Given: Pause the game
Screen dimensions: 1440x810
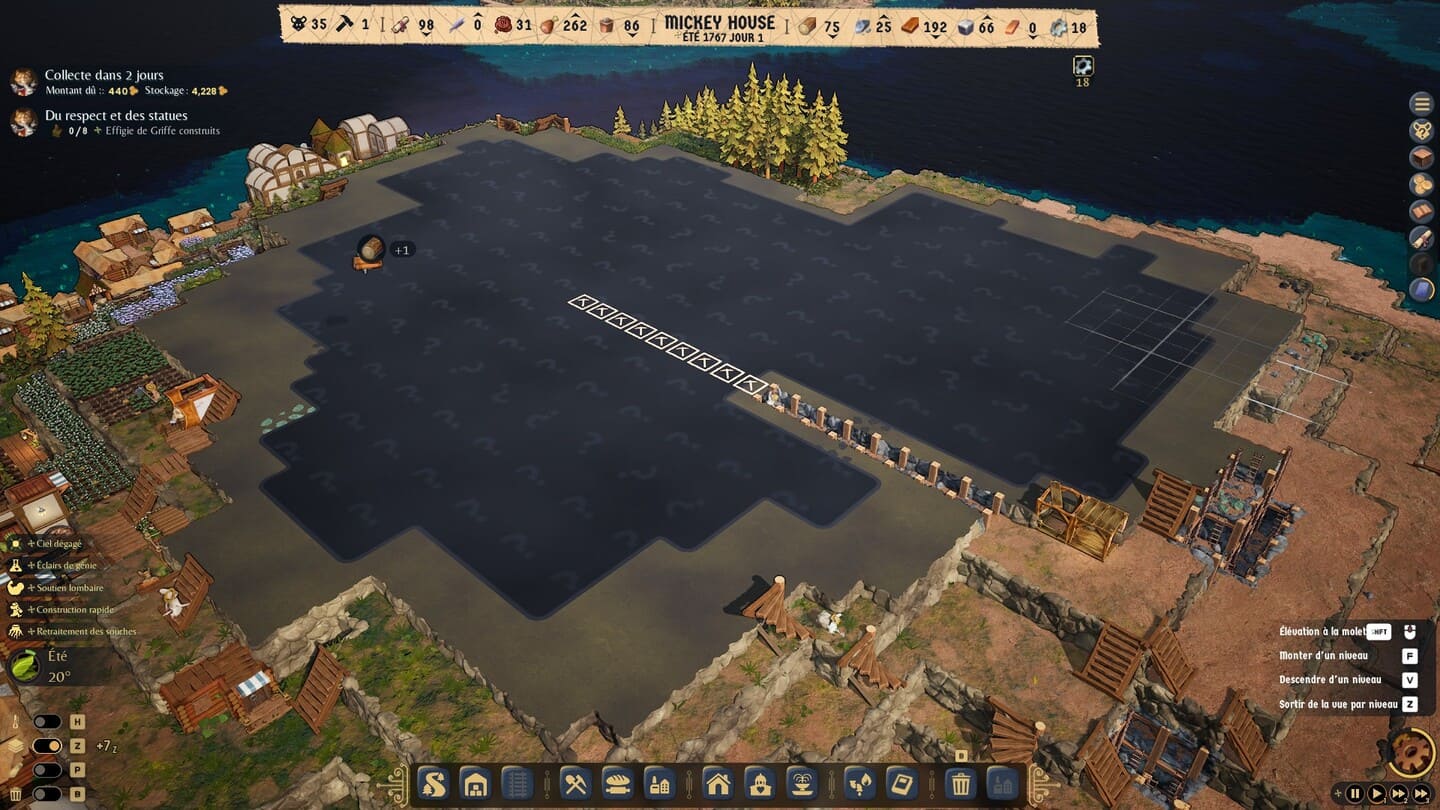Looking at the screenshot, I should pyautogui.click(x=1355, y=794).
